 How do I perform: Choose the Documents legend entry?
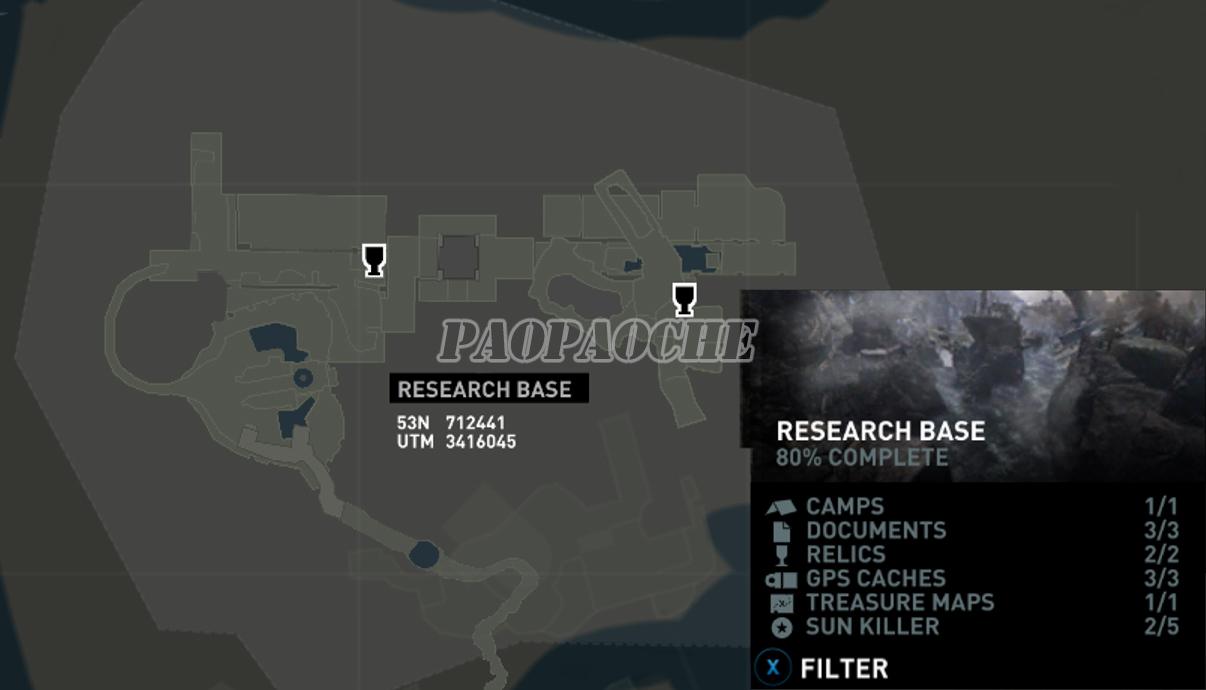pos(875,531)
